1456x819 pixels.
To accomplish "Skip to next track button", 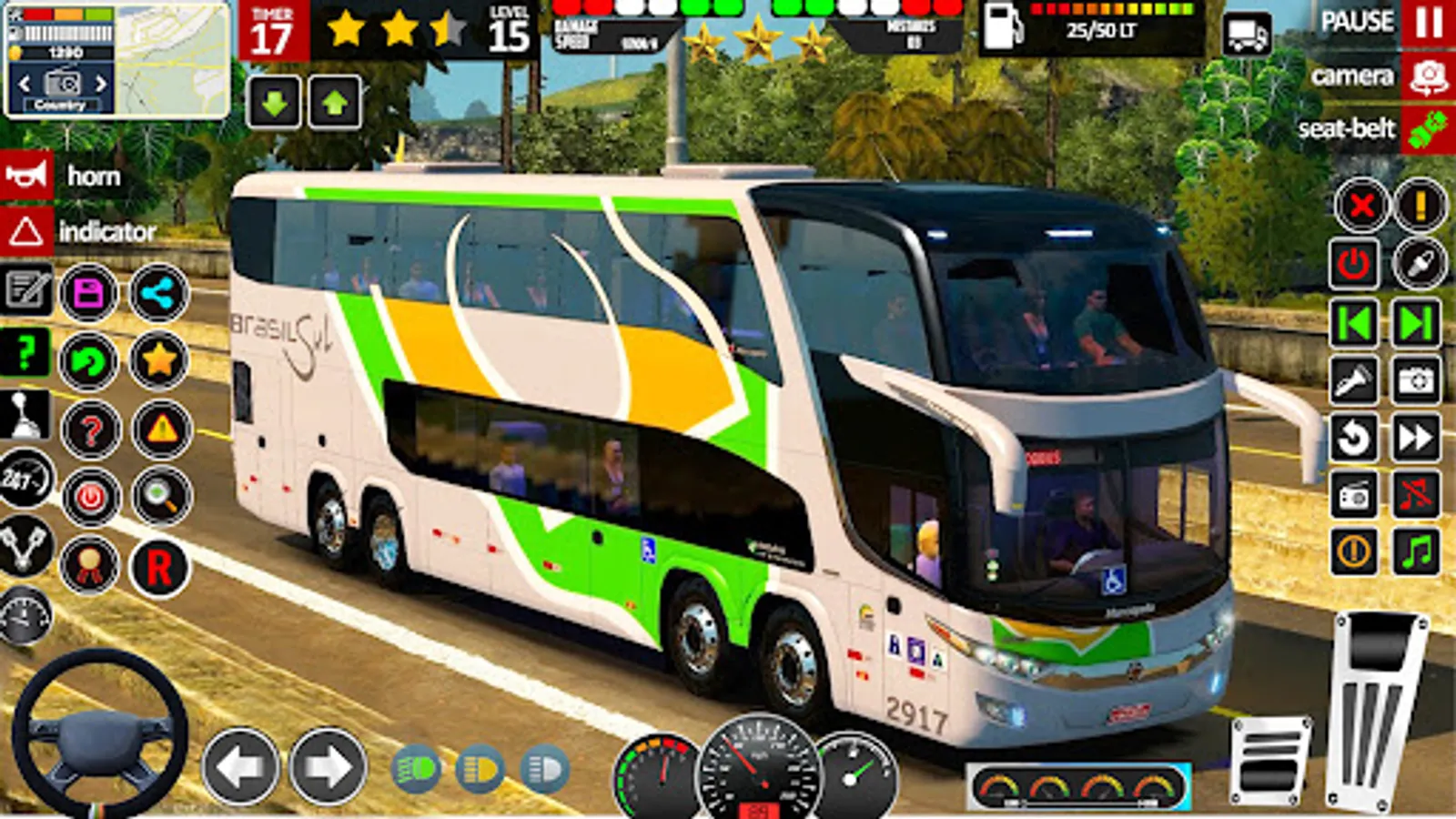I will pyautogui.click(x=1417, y=323).
